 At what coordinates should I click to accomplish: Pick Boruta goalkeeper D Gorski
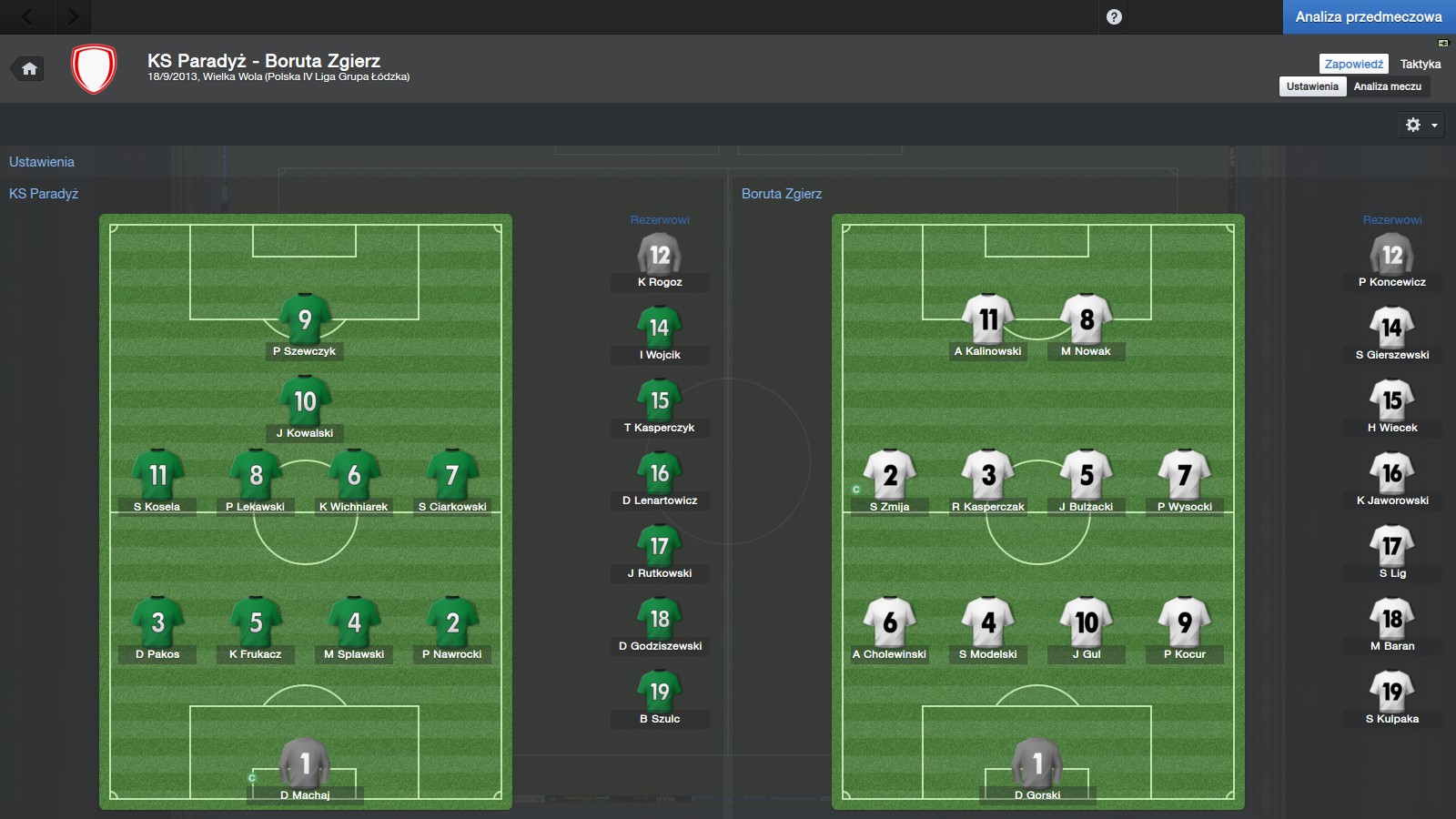point(1037,764)
